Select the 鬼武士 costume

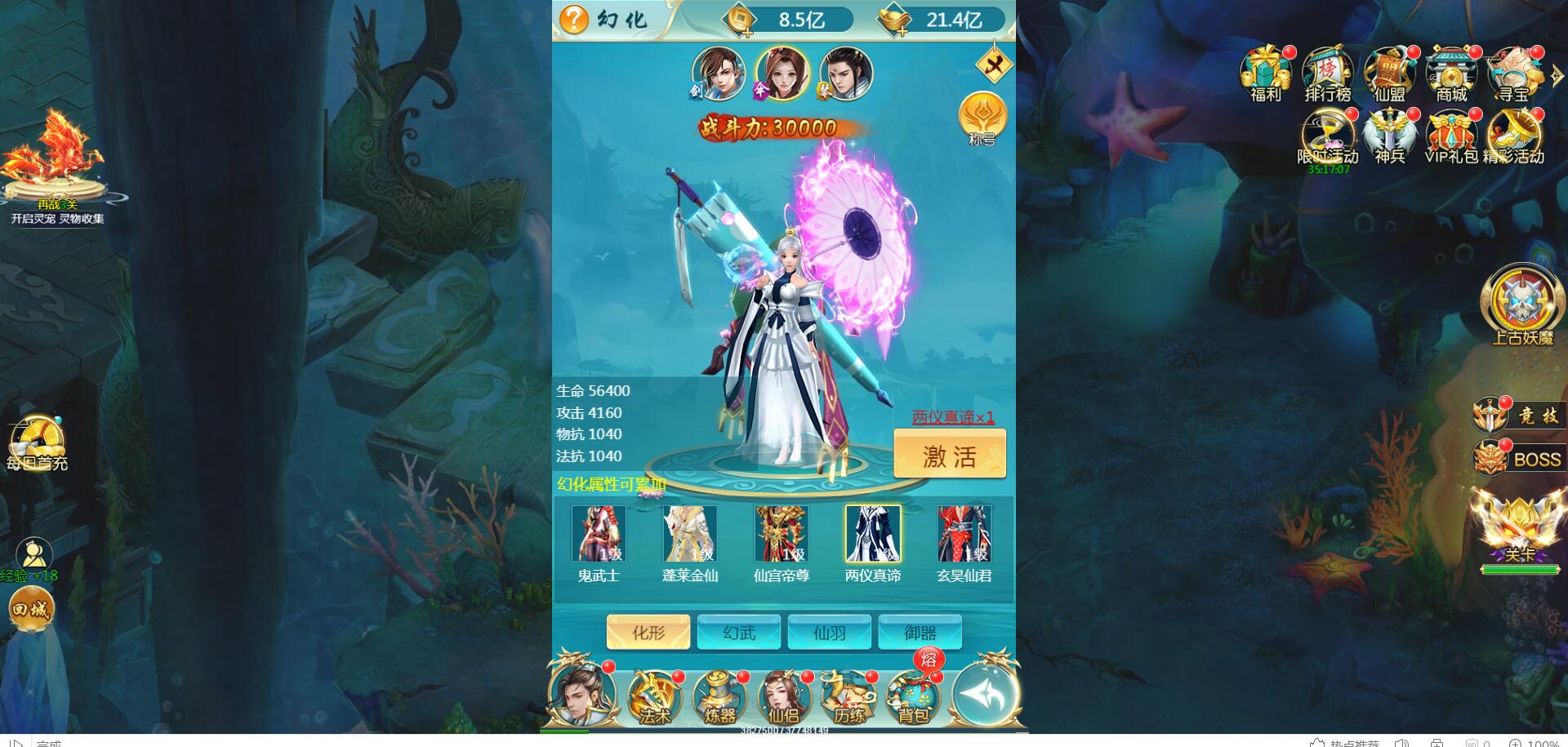pyautogui.click(x=599, y=535)
